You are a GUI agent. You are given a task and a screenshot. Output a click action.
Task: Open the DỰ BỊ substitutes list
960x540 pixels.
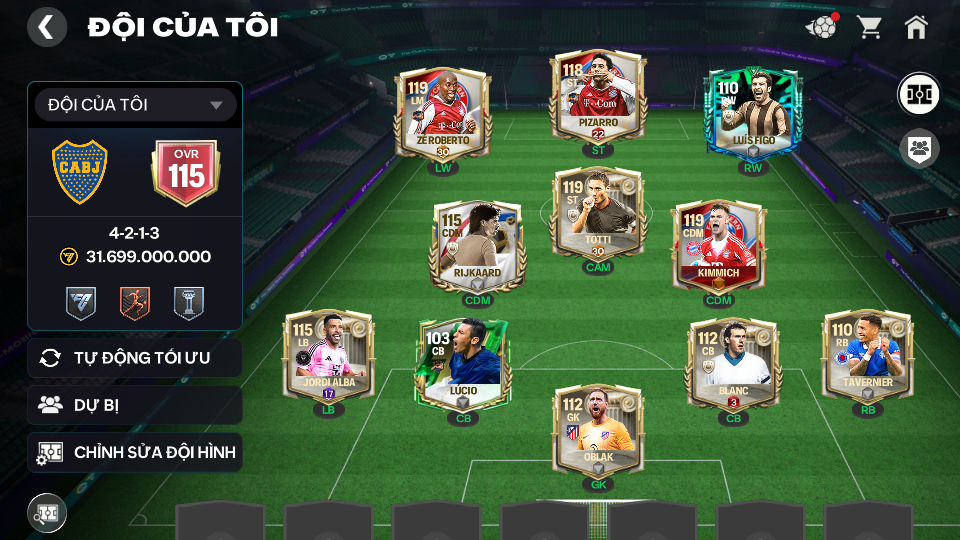[x=135, y=405]
